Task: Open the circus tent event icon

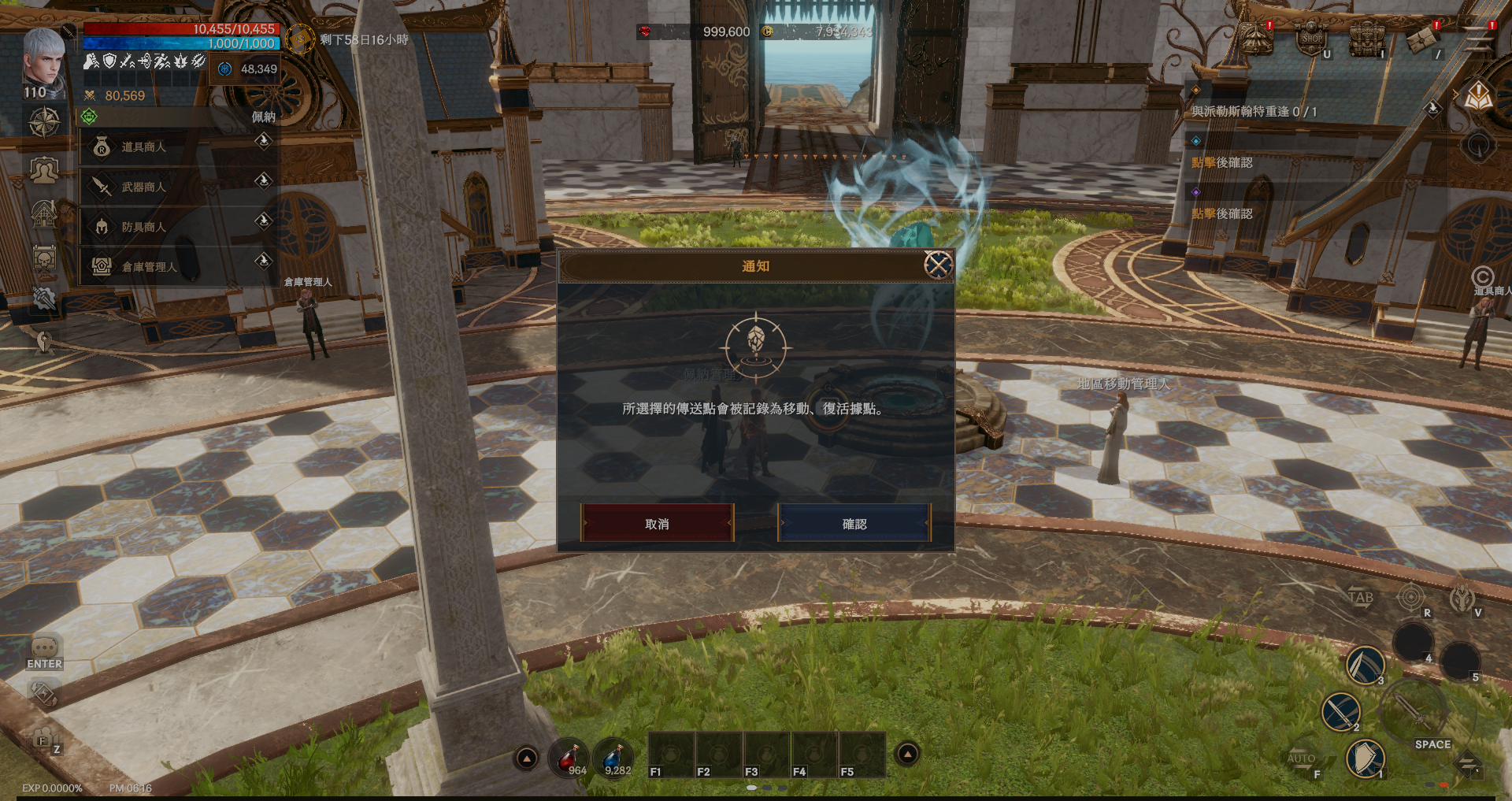Action: tap(1257, 39)
